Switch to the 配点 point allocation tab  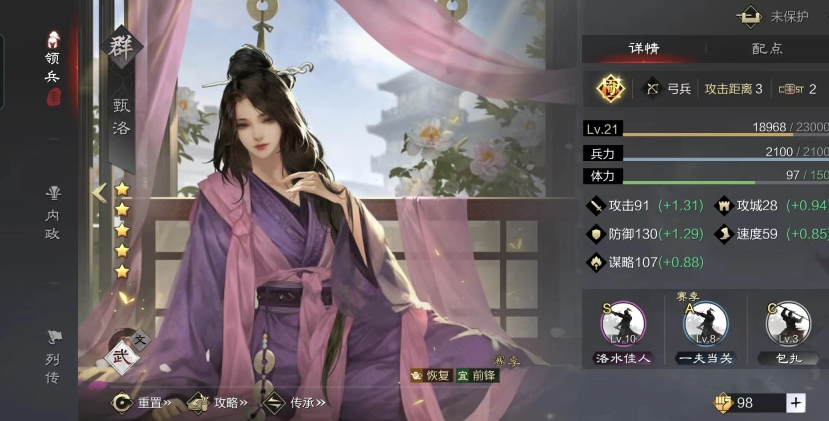coord(767,48)
